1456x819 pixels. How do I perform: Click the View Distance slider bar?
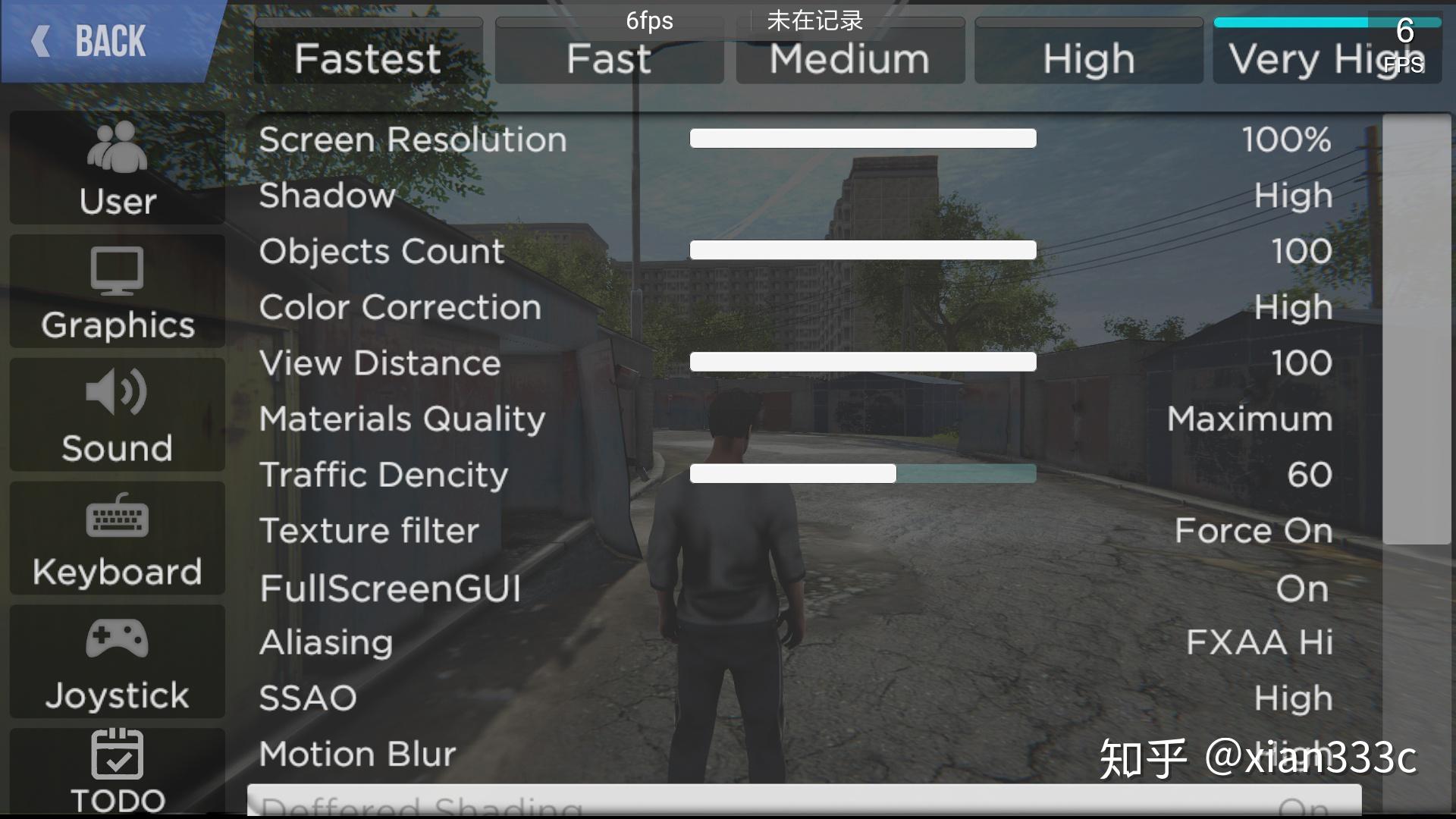862,362
